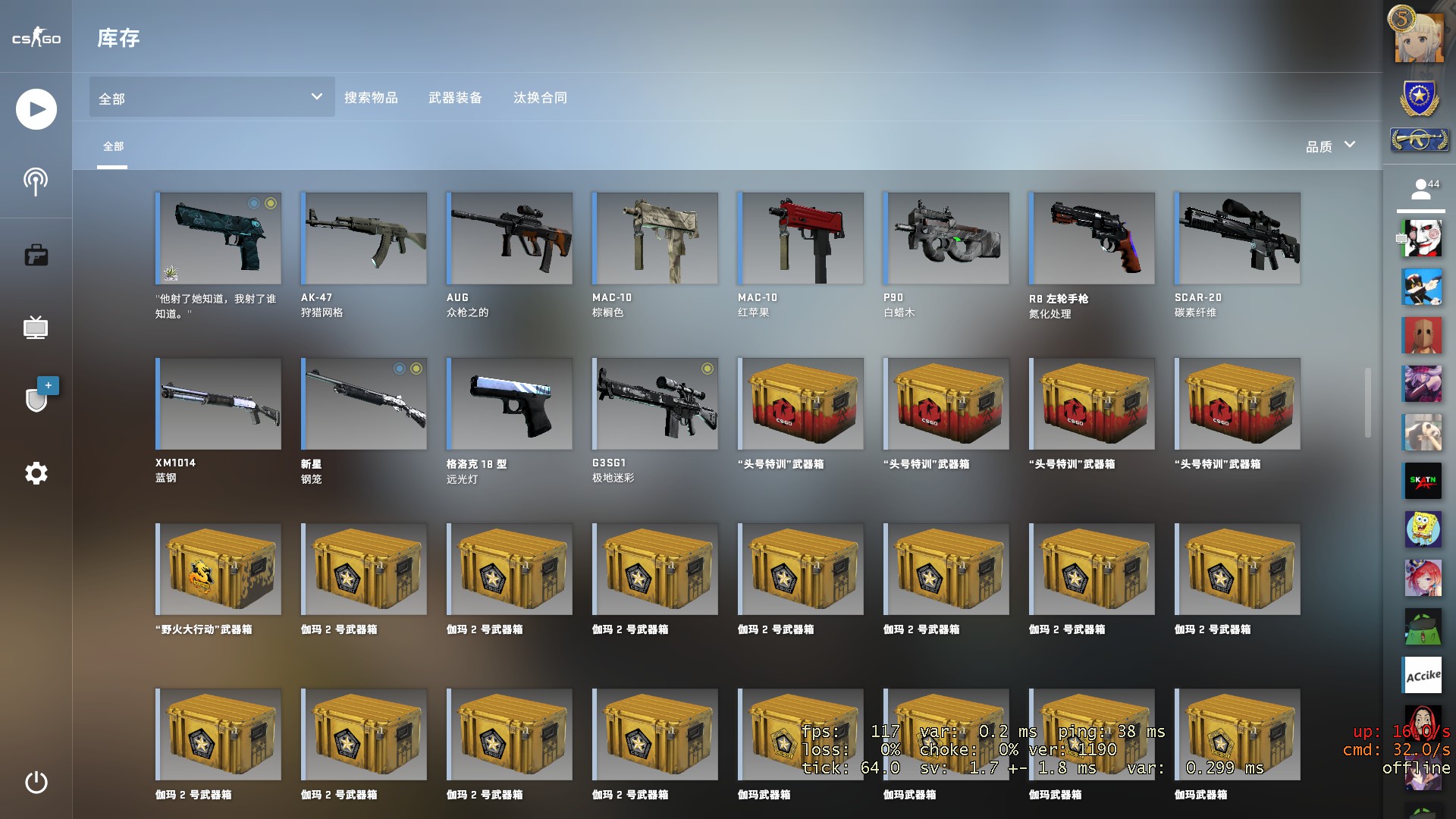The image size is (1456, 819).
Task: Select the G3SG1 极地迷彩 item
Action: click(x=655, y=404)
